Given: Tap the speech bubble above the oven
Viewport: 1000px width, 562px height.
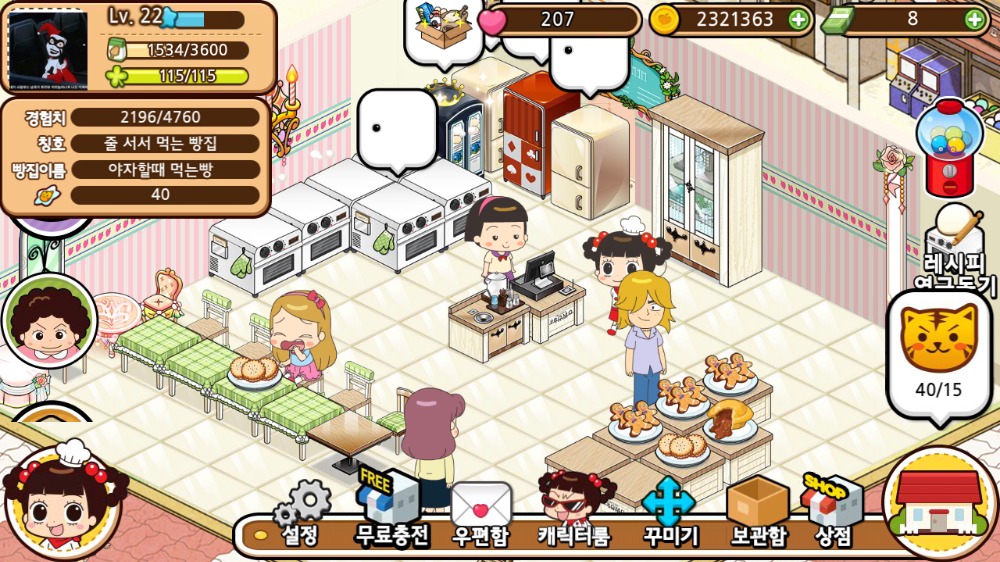Looking at the screenshot, I should 397,130.
